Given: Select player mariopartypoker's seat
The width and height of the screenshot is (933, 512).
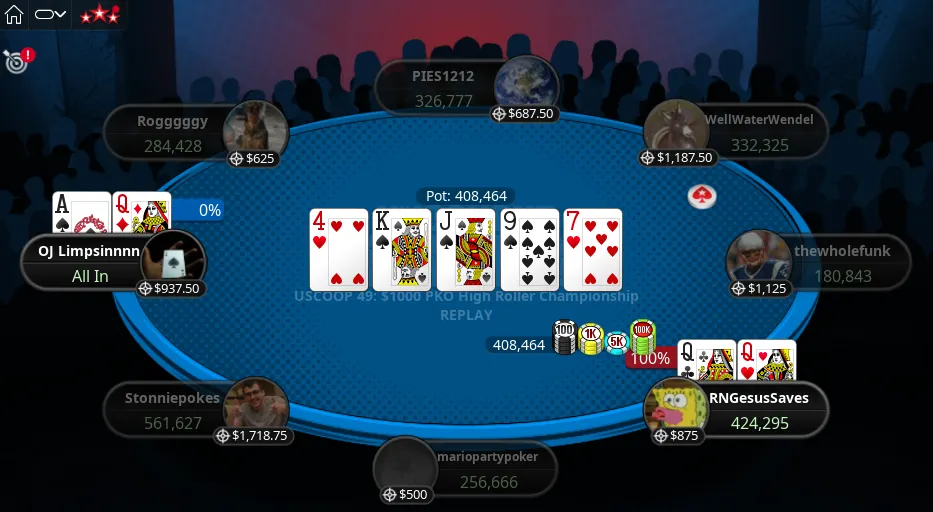Looking at the screenshot, I should (x=476, y=469).
